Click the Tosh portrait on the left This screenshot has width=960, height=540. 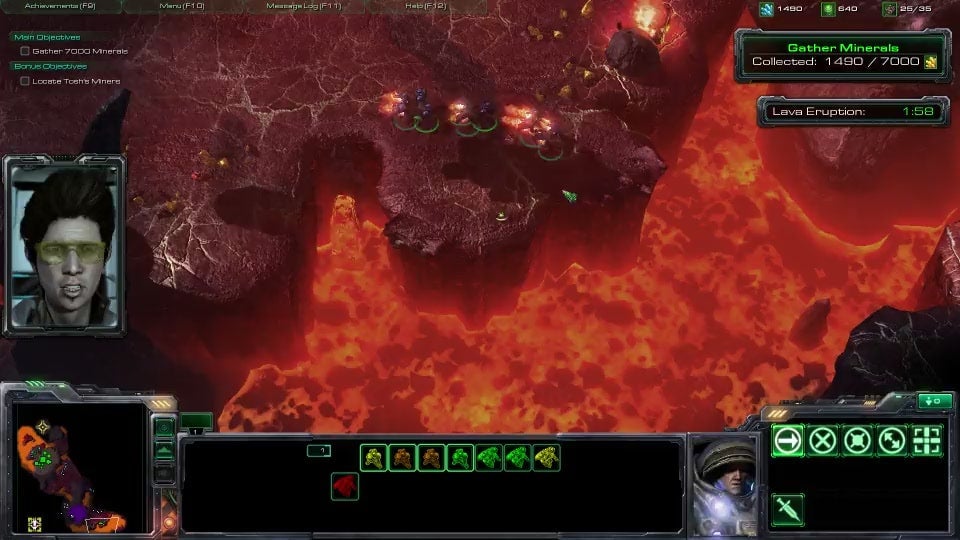pyautogui.click(x=65, y=245)
